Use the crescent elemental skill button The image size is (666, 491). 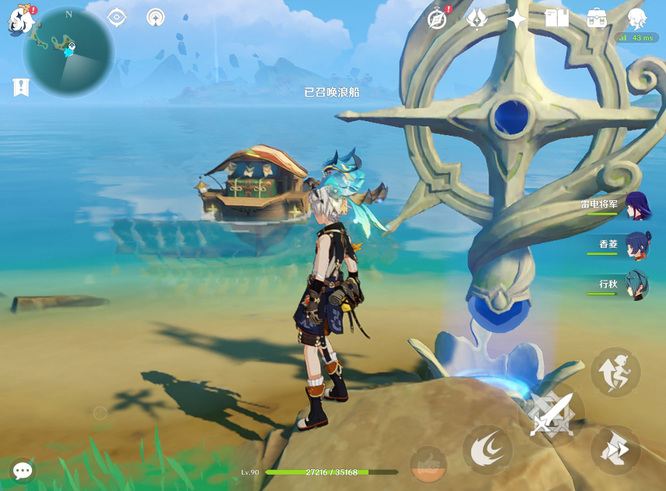tap(487, 448)
